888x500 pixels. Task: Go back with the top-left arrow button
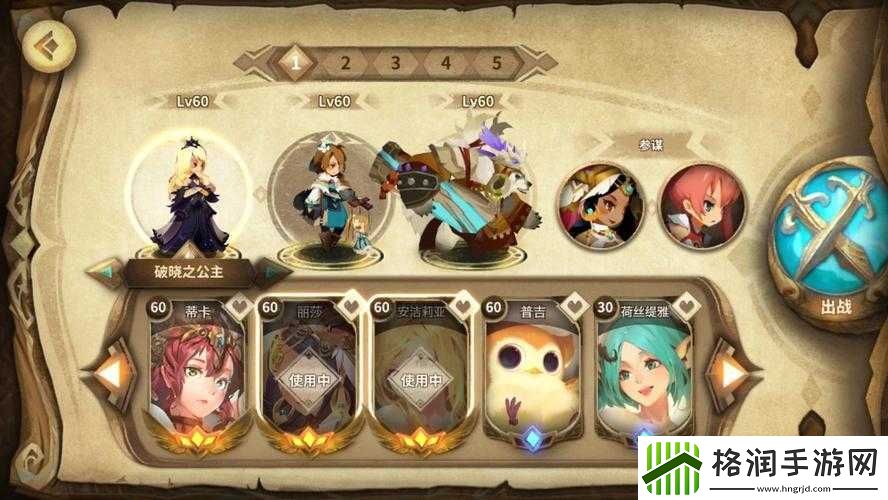(x=43, y=47)
